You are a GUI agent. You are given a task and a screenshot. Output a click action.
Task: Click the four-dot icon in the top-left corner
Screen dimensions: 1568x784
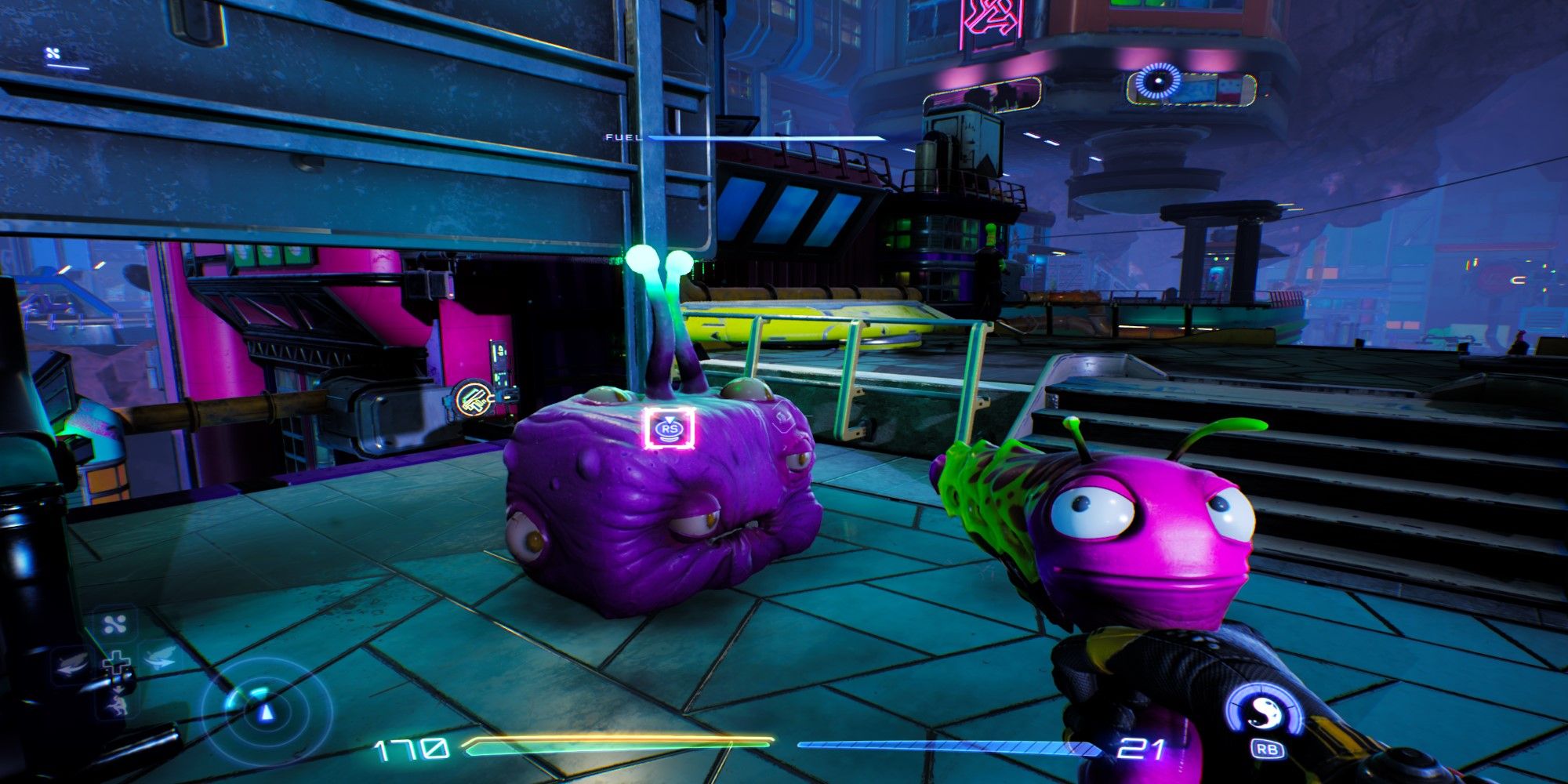pyautogui.click(x=53, y=54)
